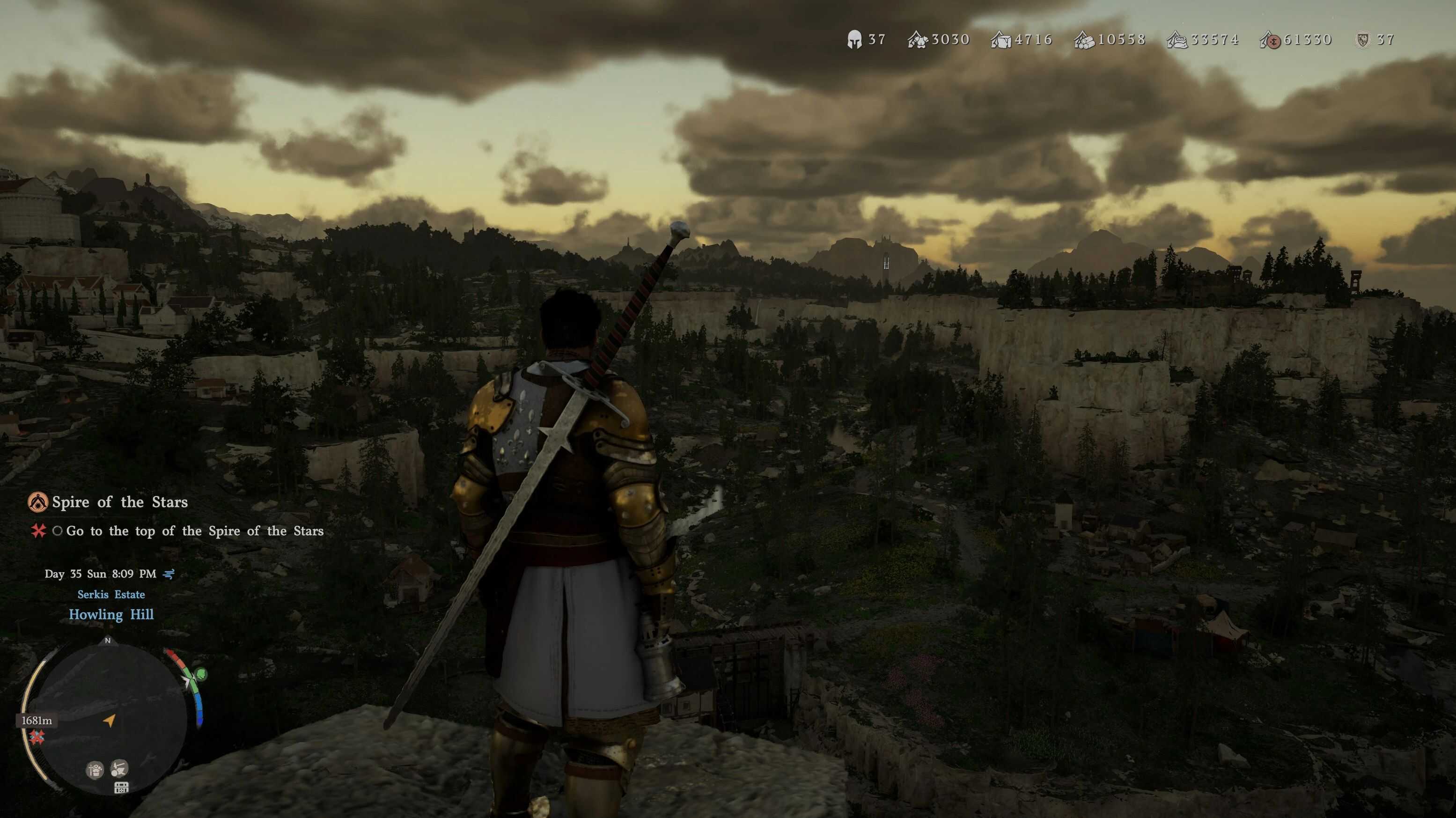Click the helmet troop count icon
Screen dimensions: 1456x818
(854, 40)
